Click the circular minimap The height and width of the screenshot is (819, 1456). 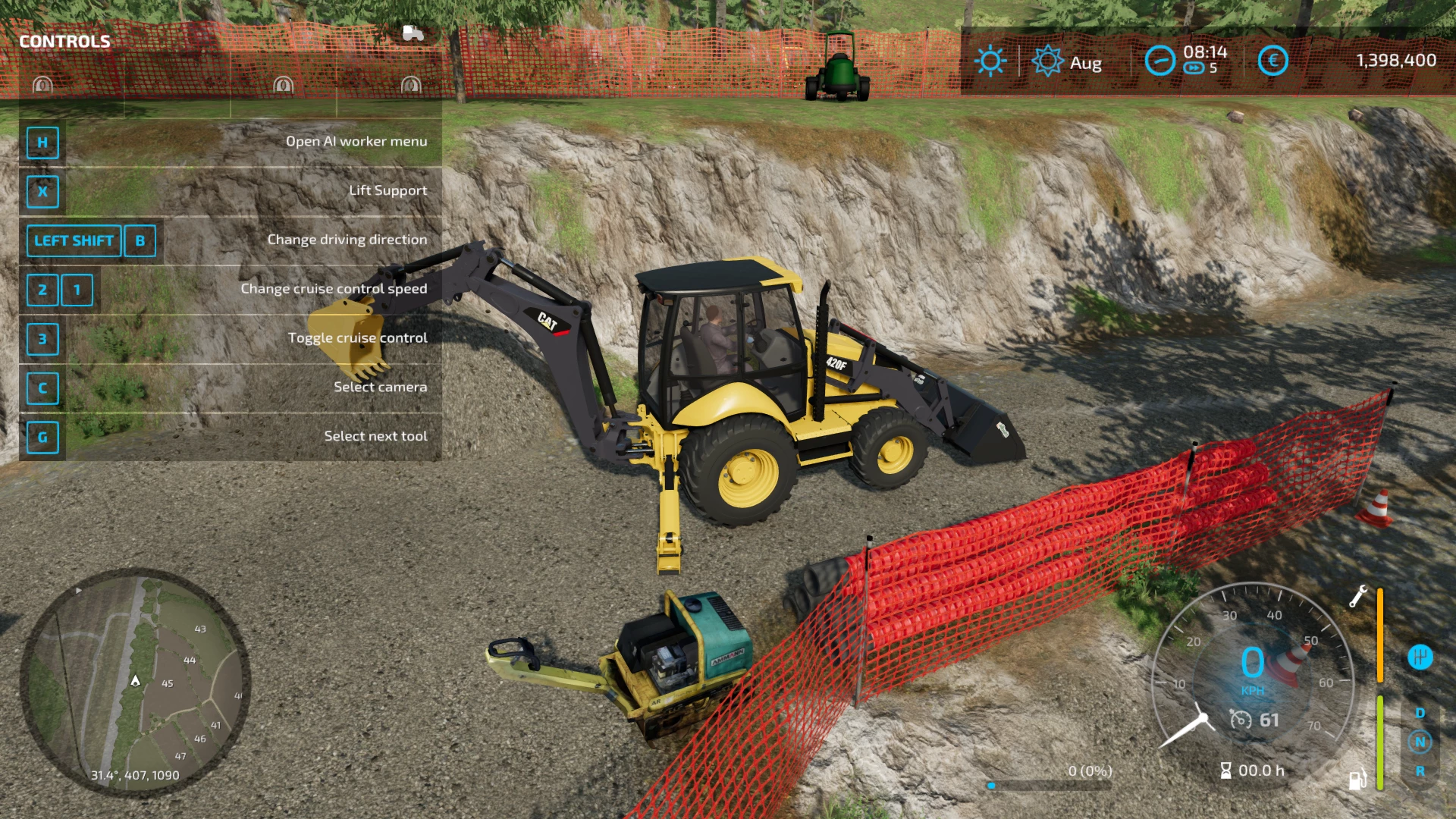click(x=135, y=681)
